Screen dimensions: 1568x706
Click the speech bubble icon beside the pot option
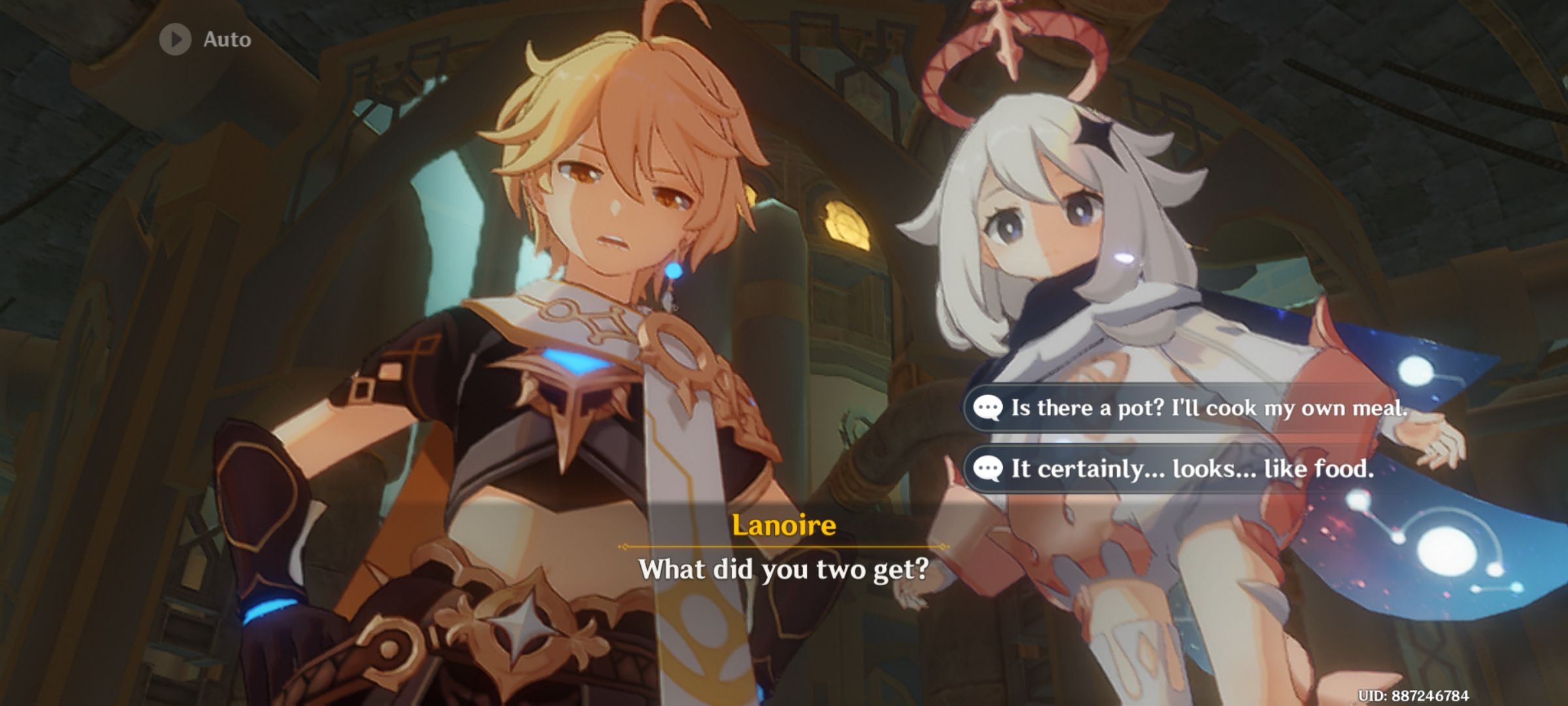tap(990, 408)
